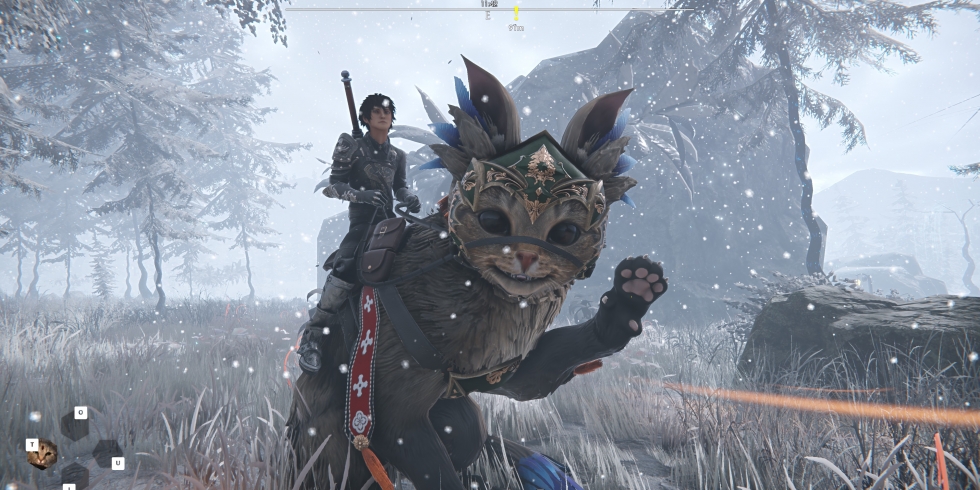This screenshot has height=490, width=980.
Task: Select the cat mount portrait slot
Action: click(x=43, y=455)
